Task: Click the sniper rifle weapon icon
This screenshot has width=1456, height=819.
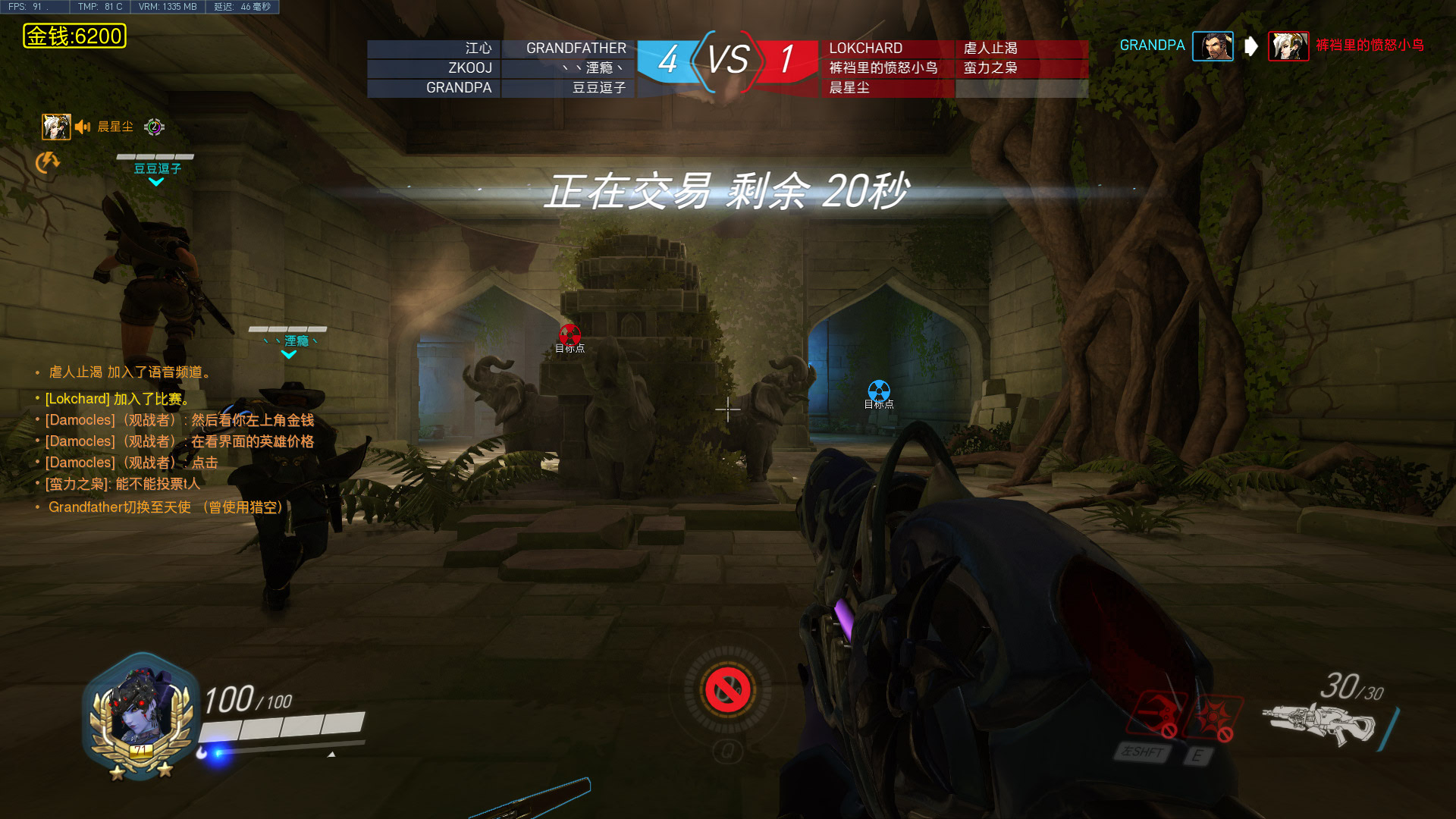Action: pos(1318,724)
